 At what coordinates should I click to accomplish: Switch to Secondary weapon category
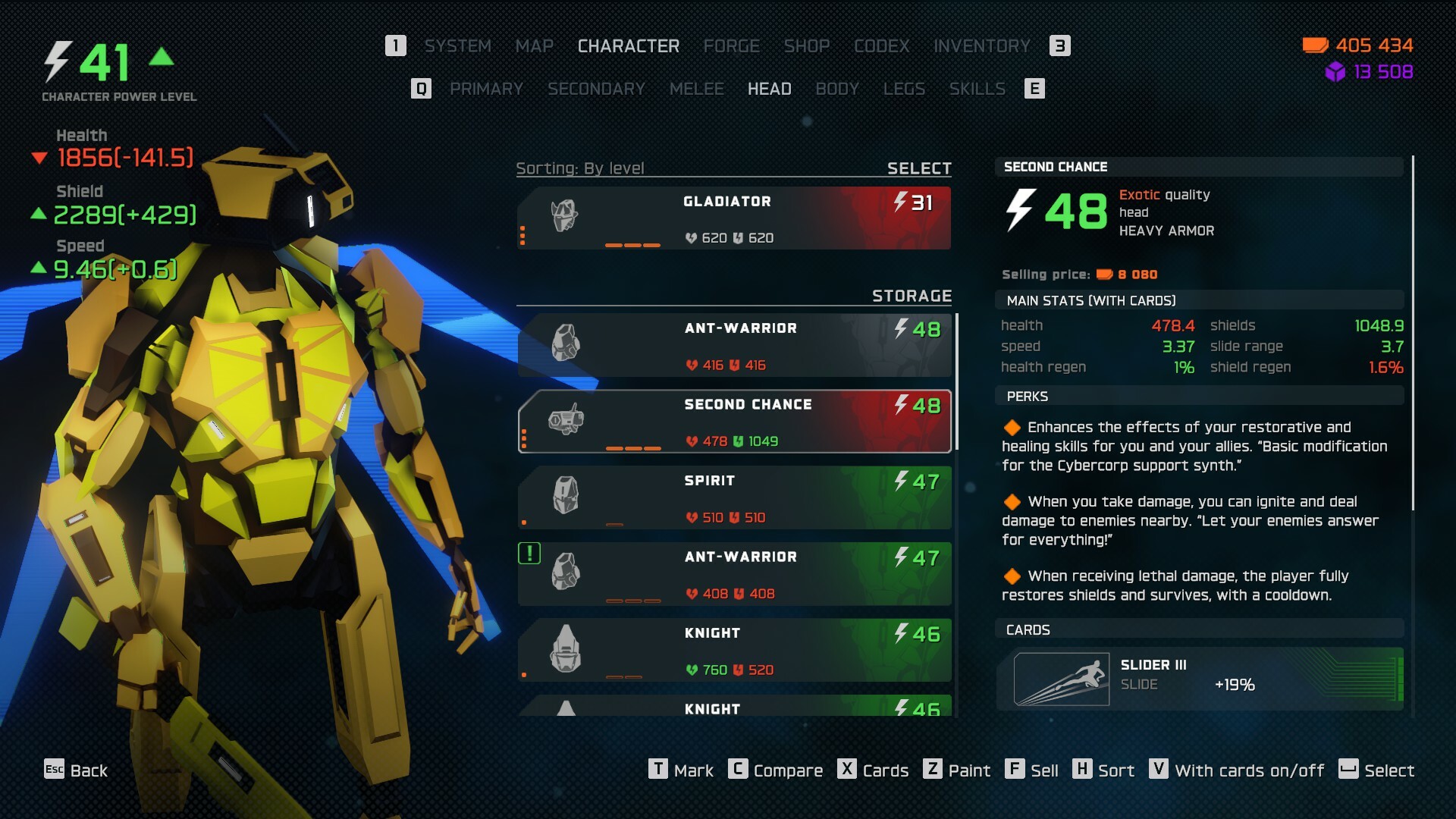596,89
